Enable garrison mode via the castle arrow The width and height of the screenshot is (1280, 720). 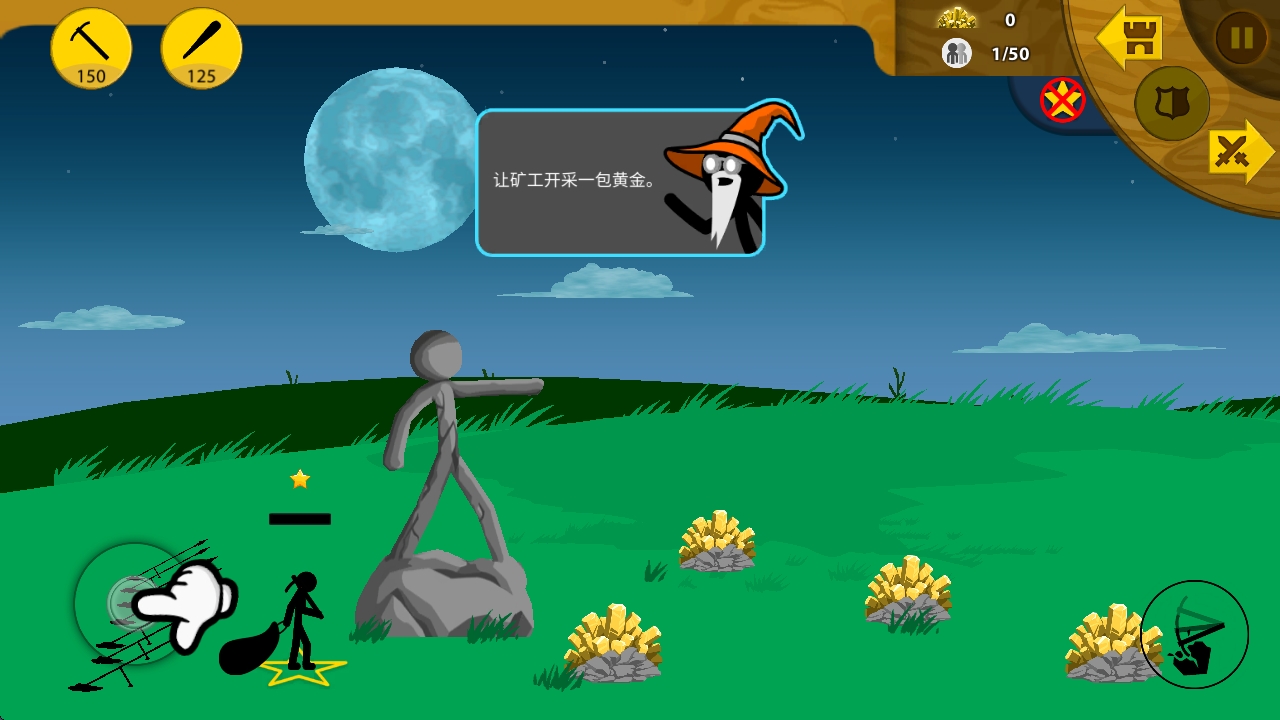1131,38
